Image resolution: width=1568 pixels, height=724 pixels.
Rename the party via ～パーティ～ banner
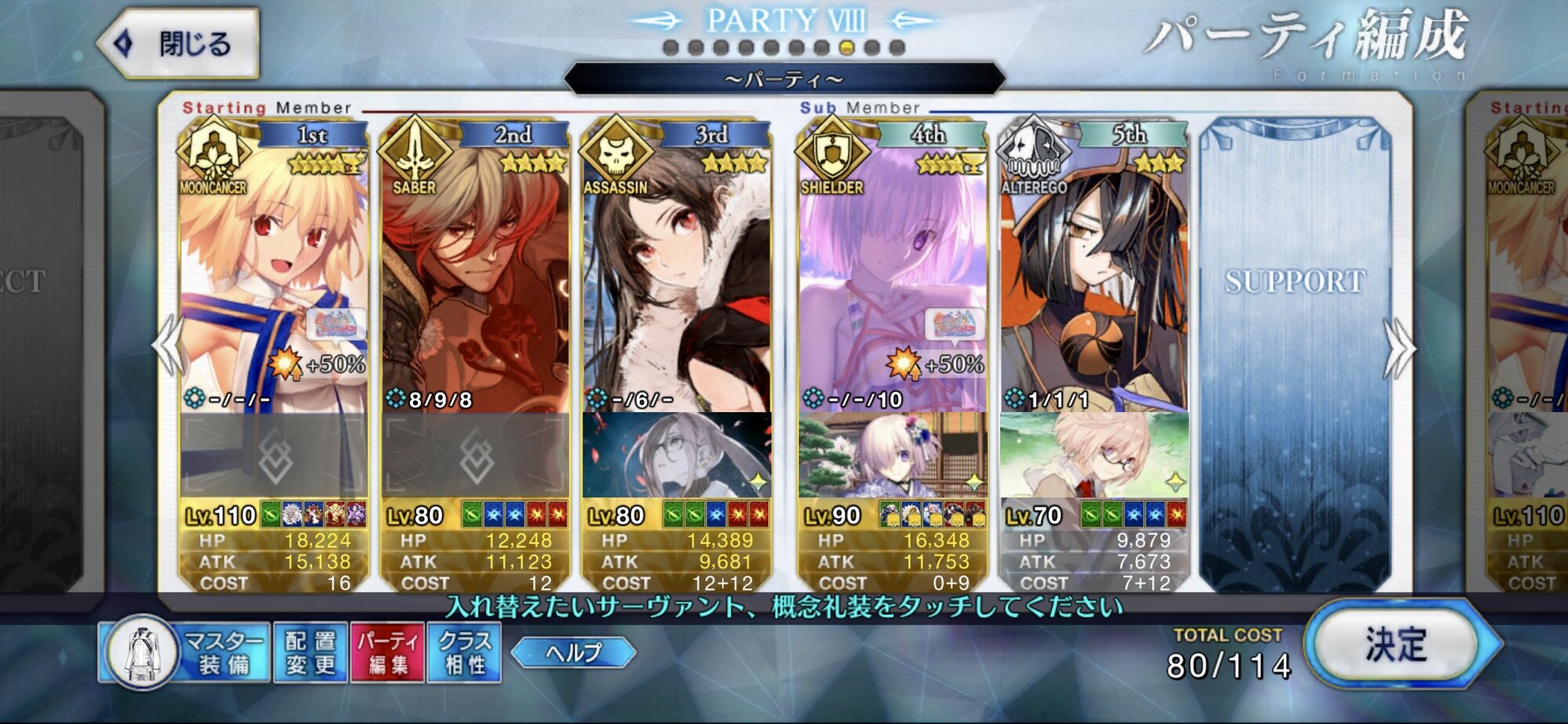pos(784,79)
